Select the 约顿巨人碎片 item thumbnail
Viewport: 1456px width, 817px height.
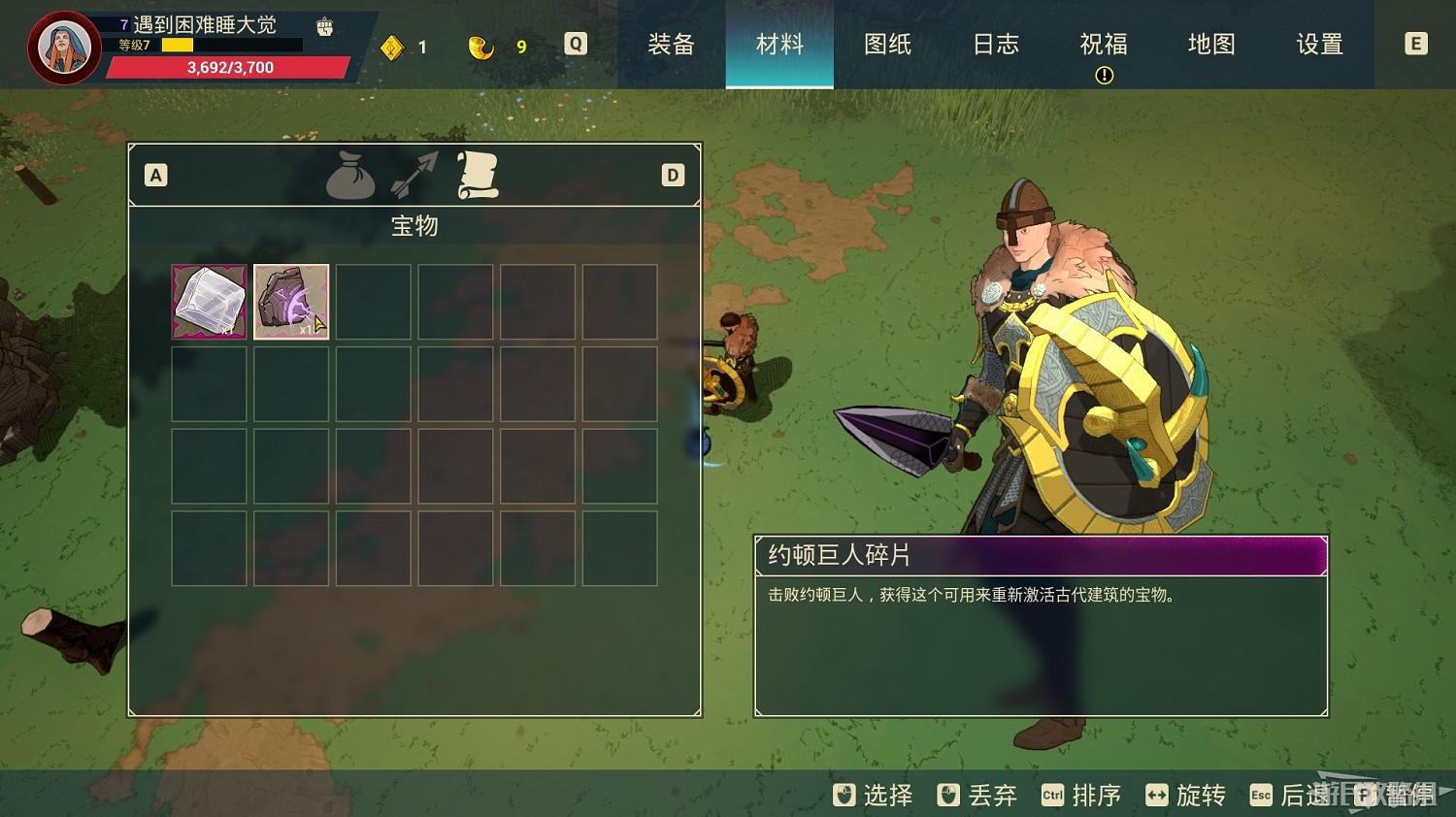point(291,301)
